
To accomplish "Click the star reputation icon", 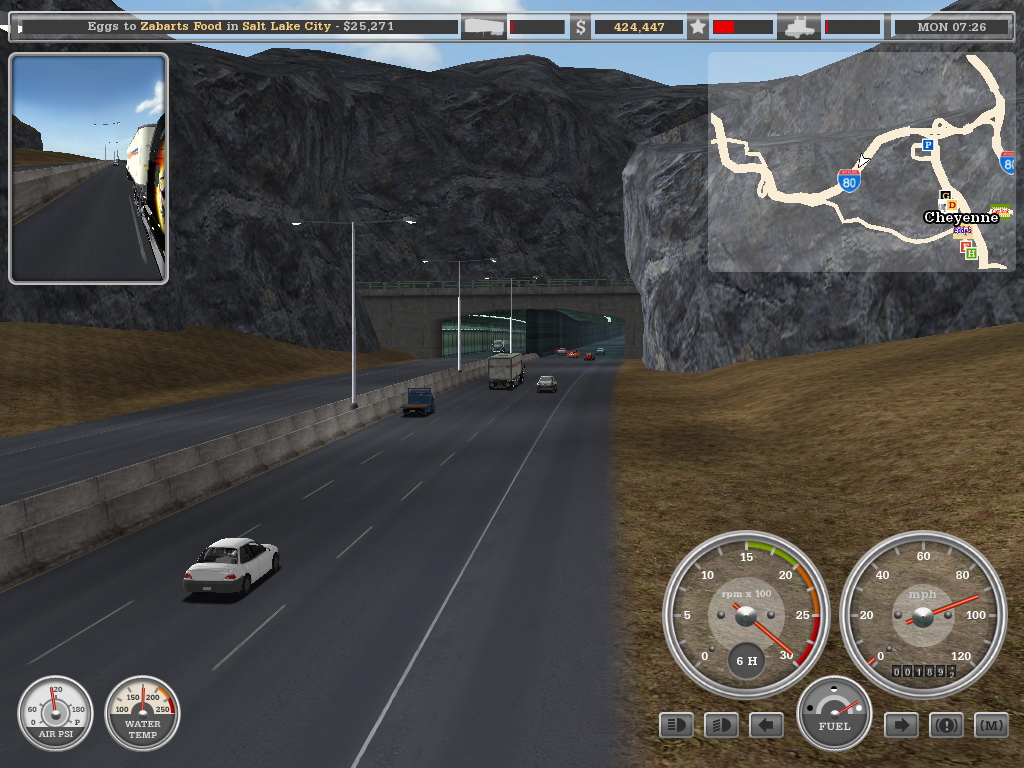I will (698, 27).
